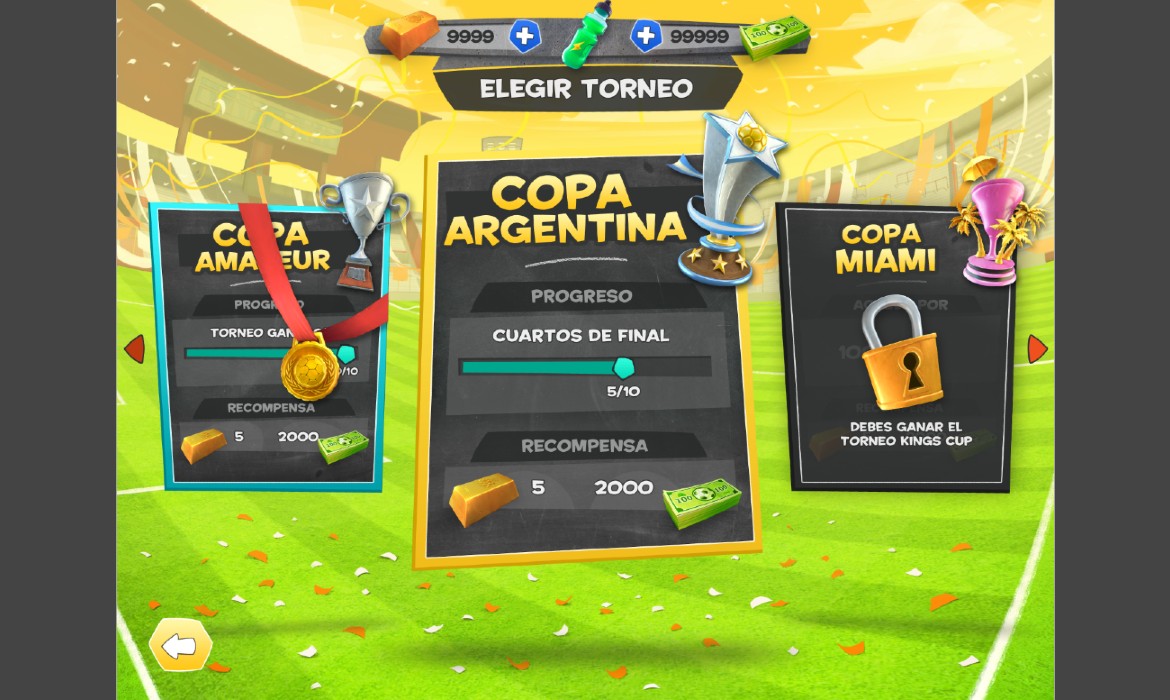Go back with the yellow arrow button

pos(181,646)
